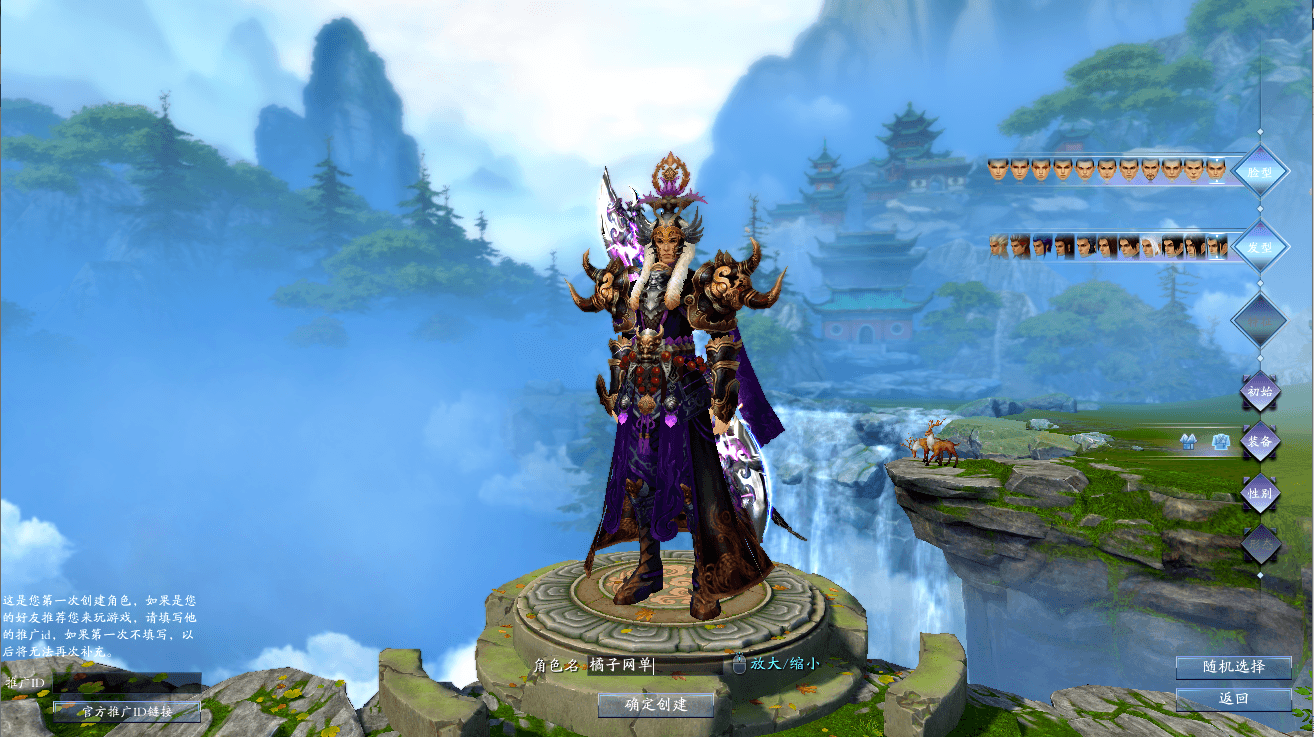The image size is (1314, 737).
Task: Focus the 推广ID referral input field
Action: click(125, 683)
